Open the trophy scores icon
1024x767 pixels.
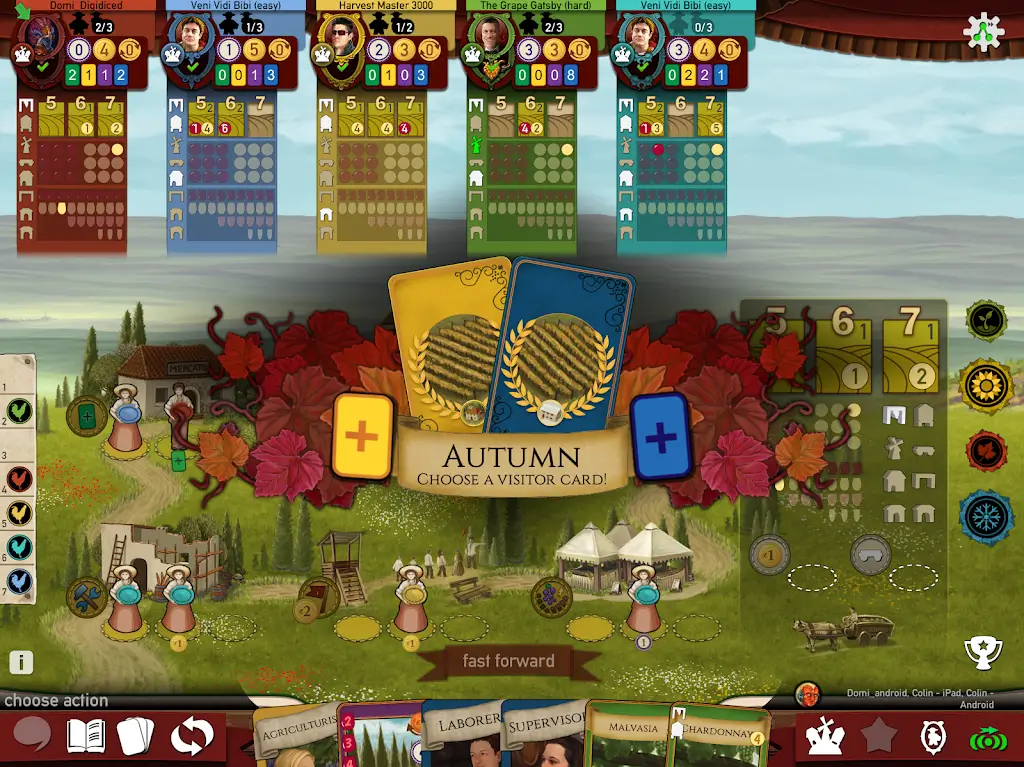982,652
